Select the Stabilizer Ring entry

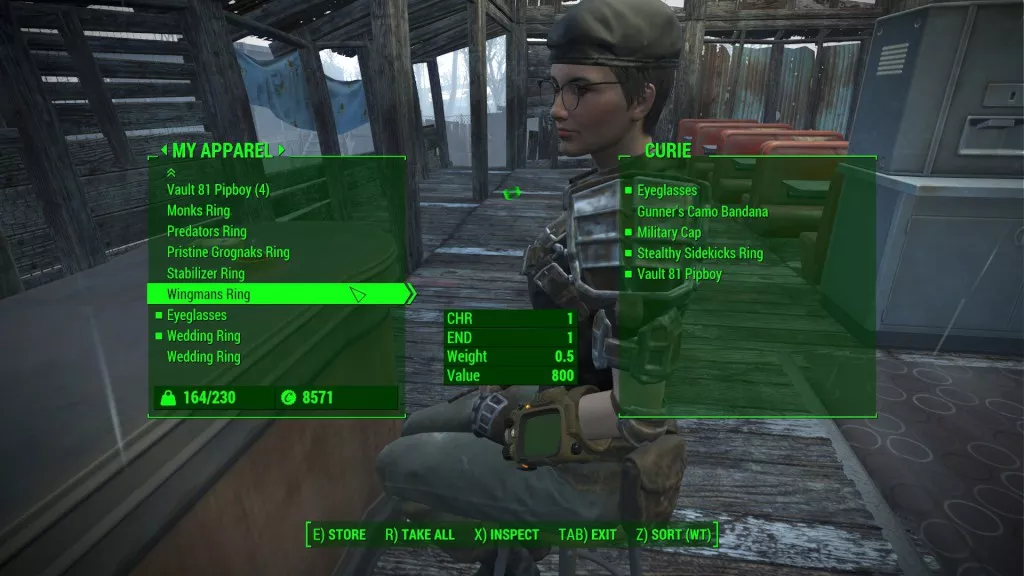coord(205,273)
